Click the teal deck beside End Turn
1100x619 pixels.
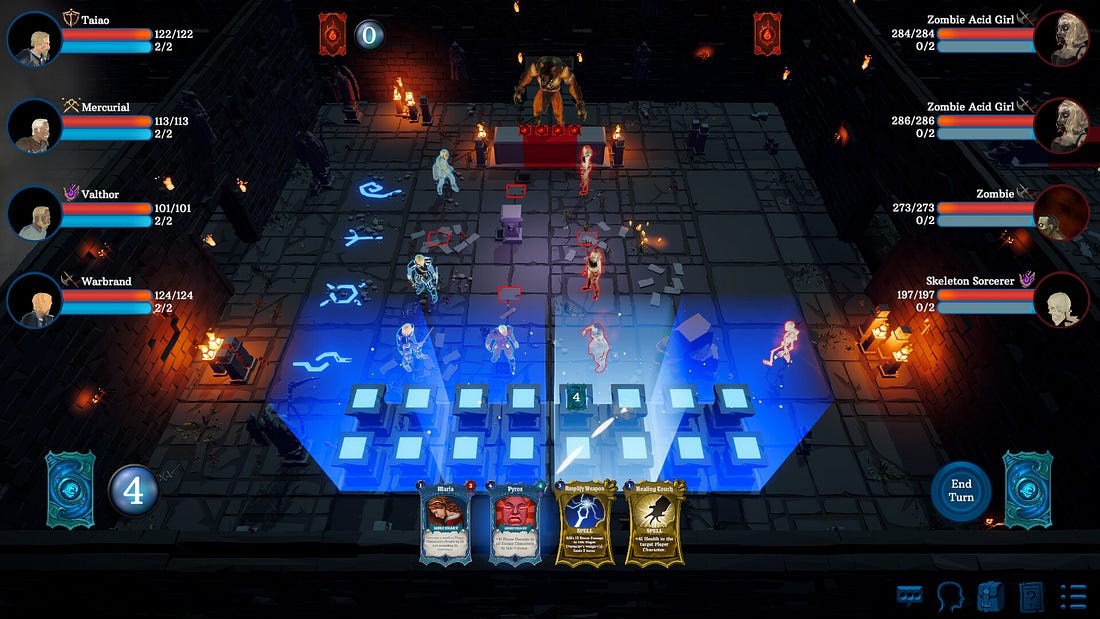coord(1027,489)
